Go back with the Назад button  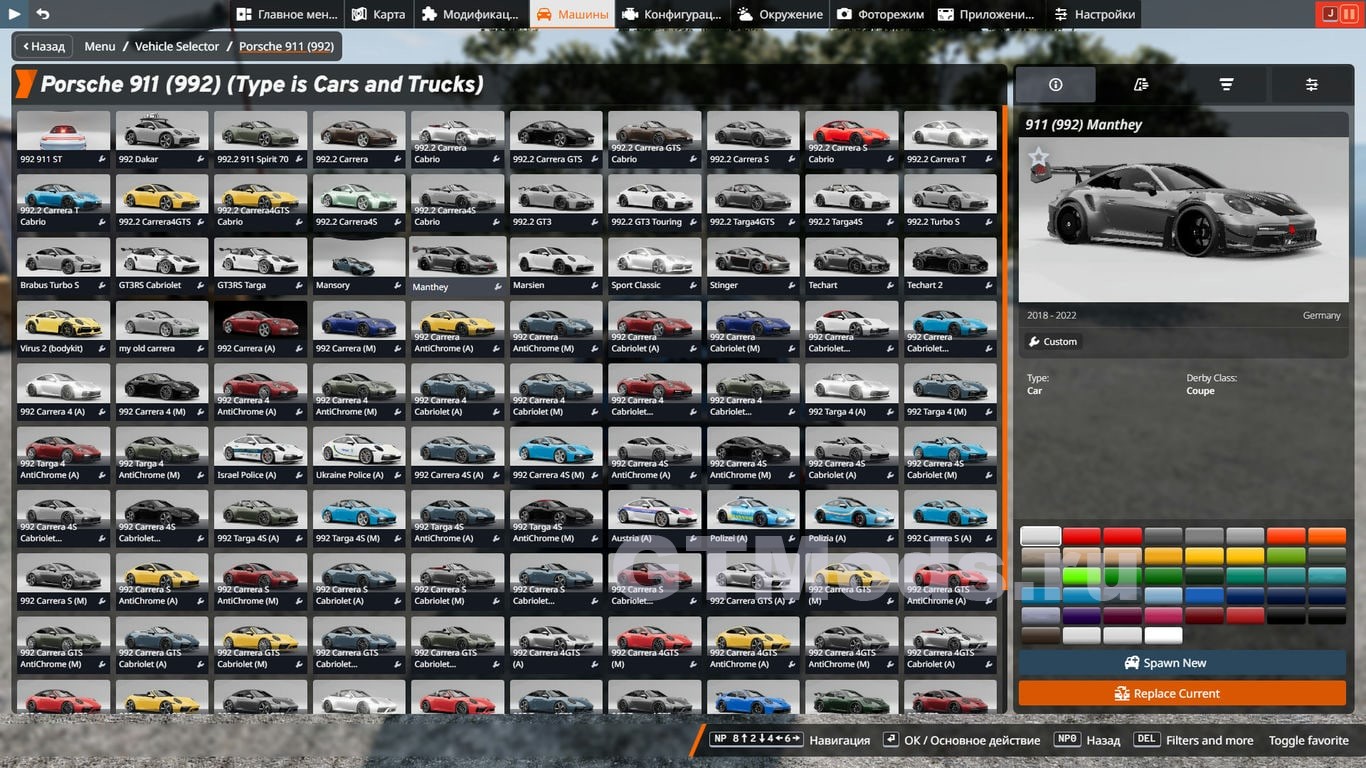point(44,46)
